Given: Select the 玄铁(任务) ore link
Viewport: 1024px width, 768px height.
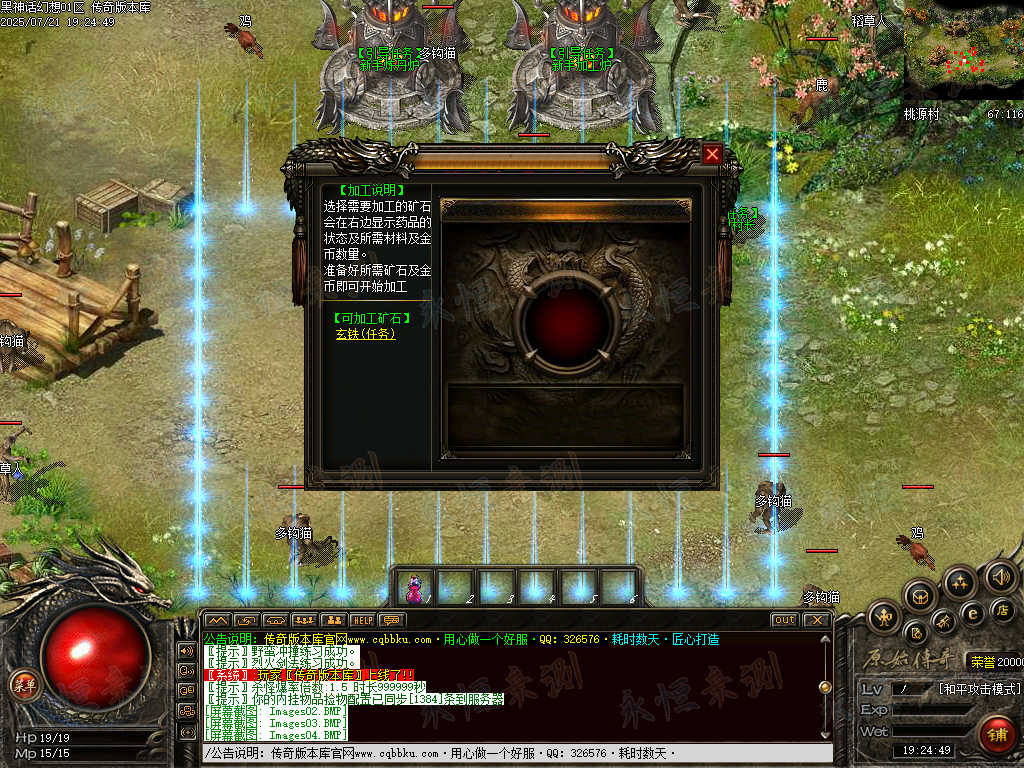Looking at the screenshot, I should (365, 334).
